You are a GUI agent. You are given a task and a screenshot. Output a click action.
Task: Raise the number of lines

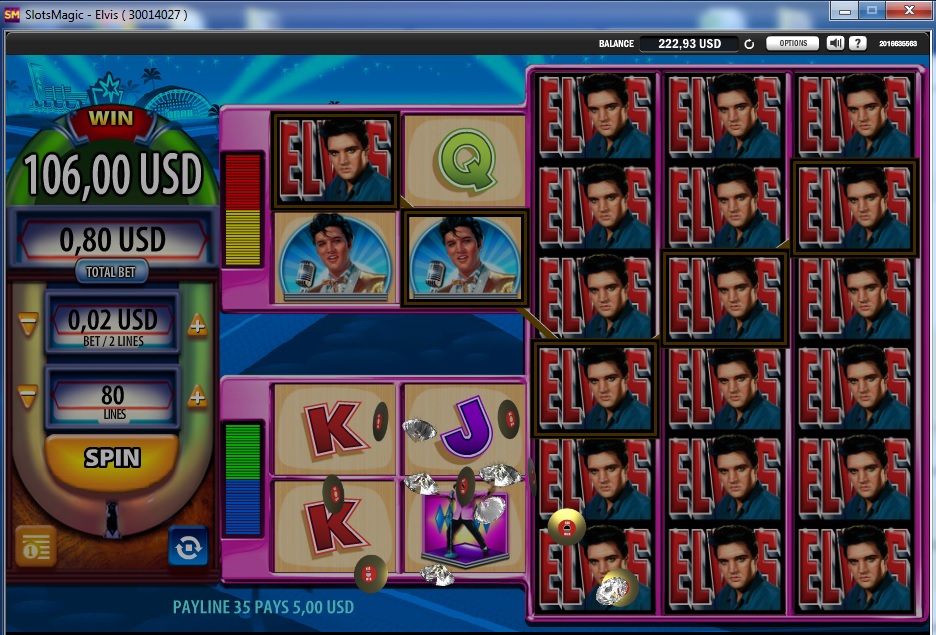tap(197, 396)
